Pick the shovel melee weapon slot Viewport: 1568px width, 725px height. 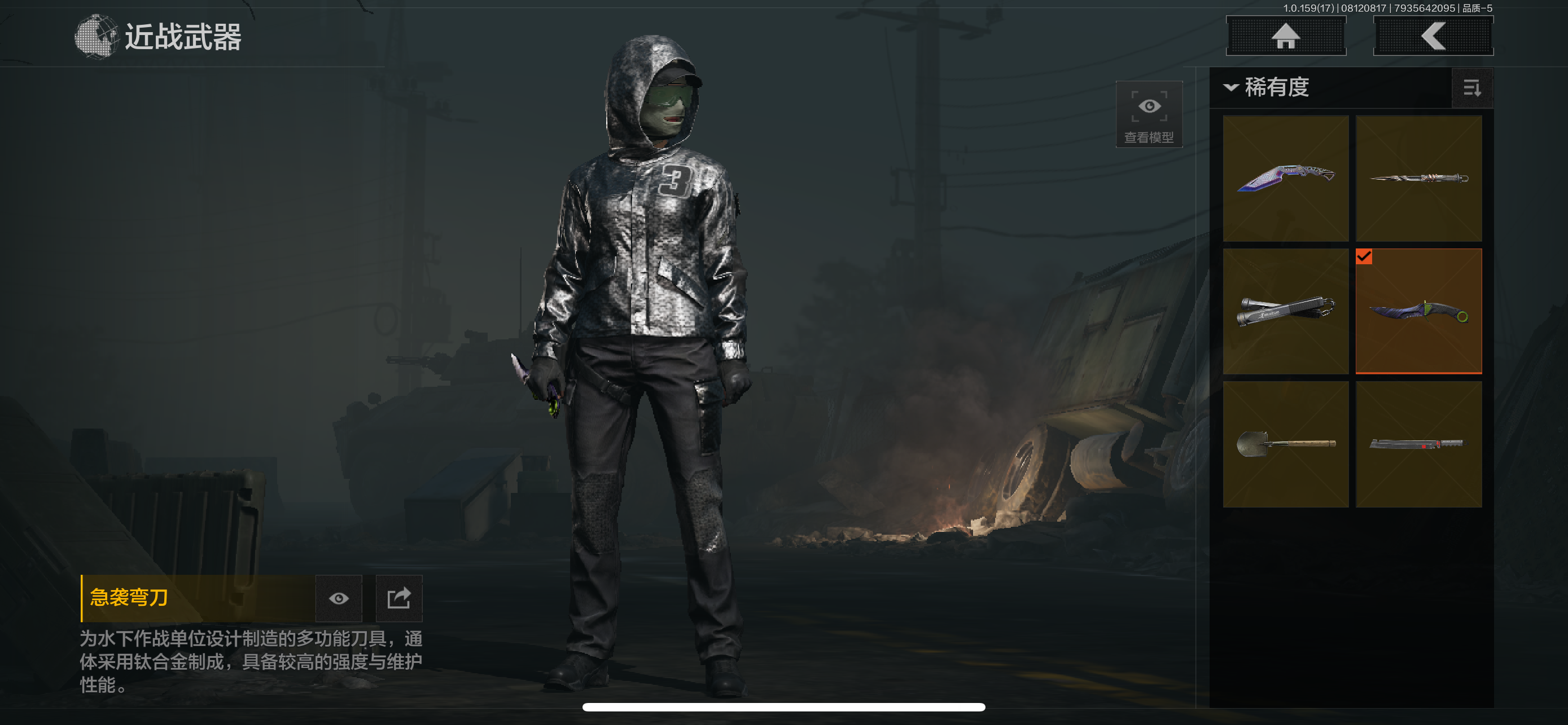click(x=1285, y=444)
